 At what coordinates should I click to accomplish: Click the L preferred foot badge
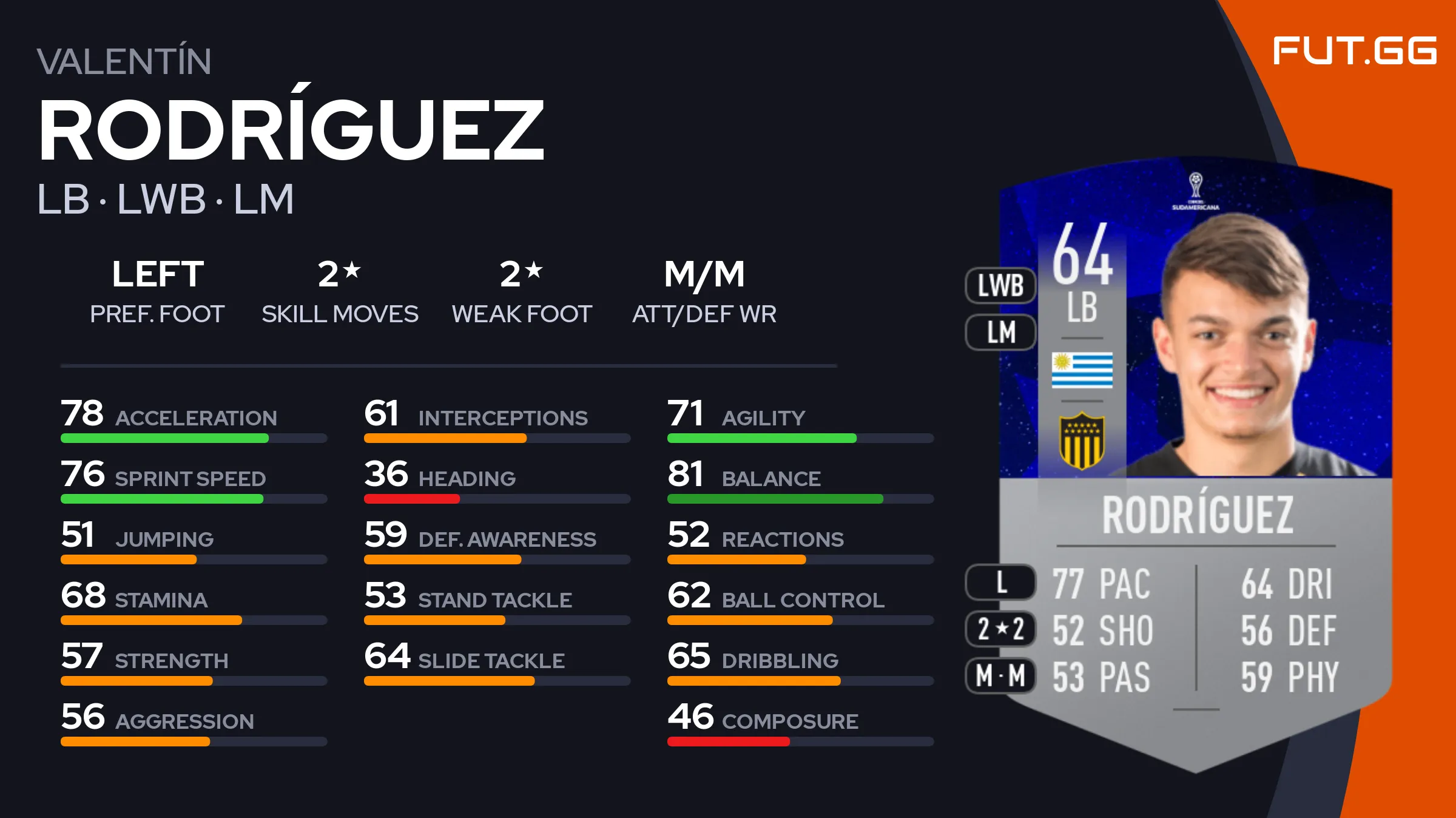point(1000,582)
